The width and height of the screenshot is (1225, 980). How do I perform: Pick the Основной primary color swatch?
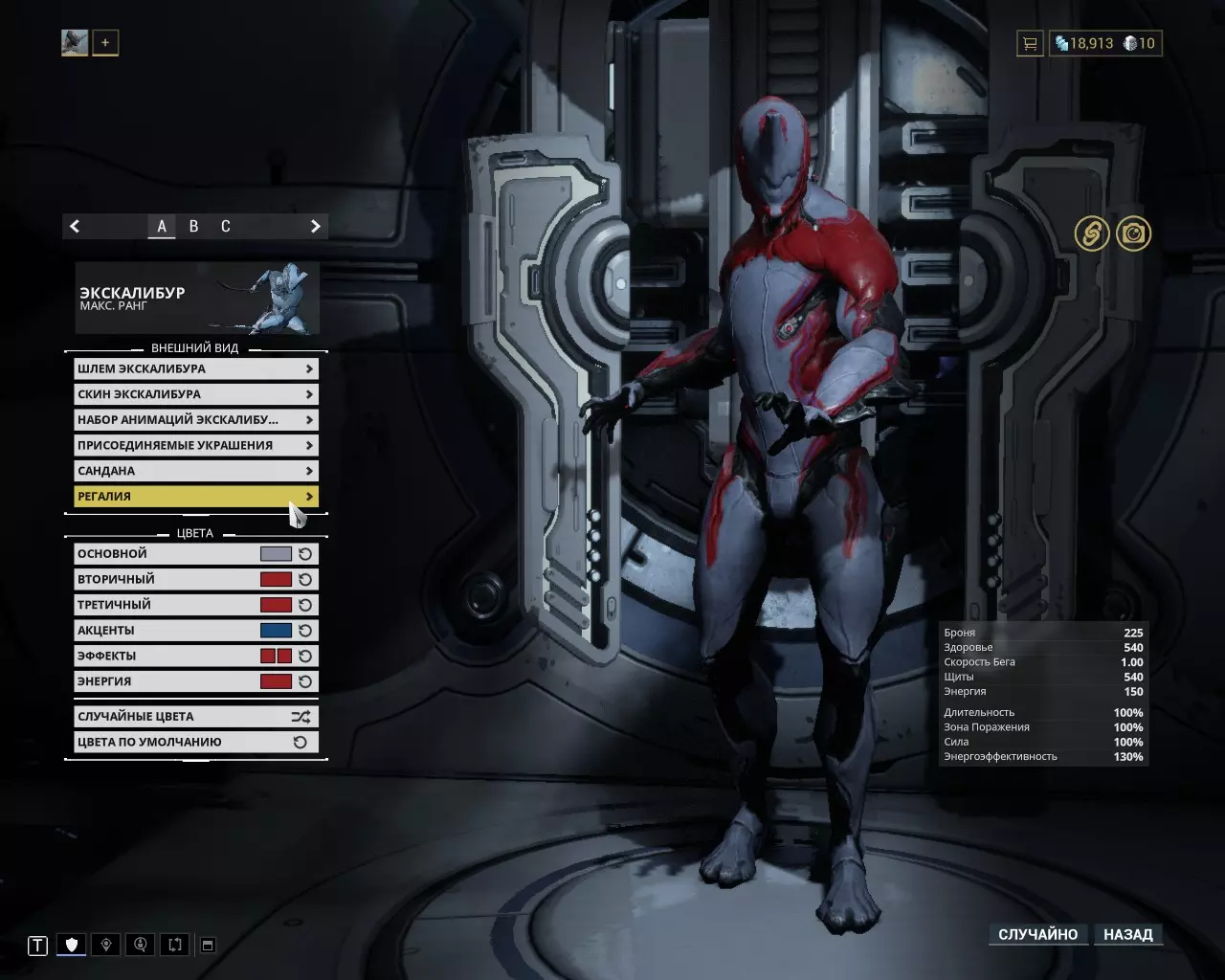click(276, 554)
